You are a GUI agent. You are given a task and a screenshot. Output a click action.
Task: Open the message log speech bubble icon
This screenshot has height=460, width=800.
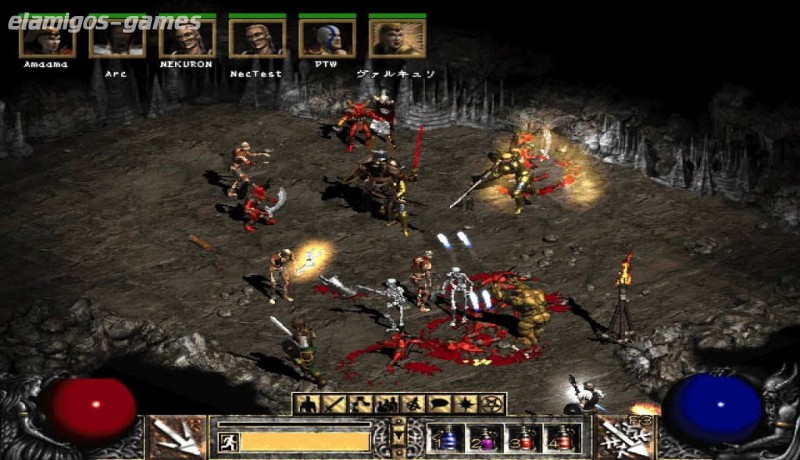tap(438, 404)
